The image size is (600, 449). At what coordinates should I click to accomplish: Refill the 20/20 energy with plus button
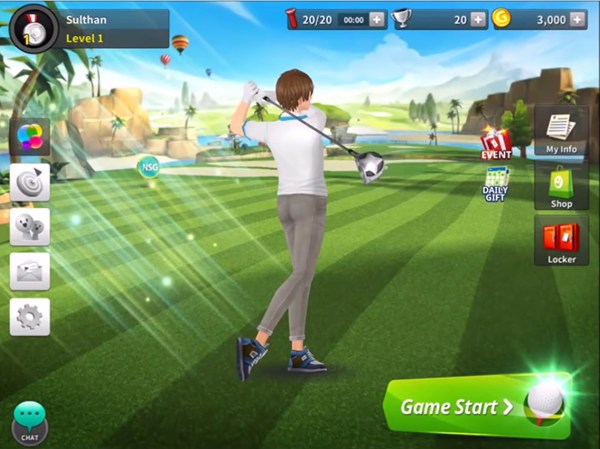[x=376, y=19]
